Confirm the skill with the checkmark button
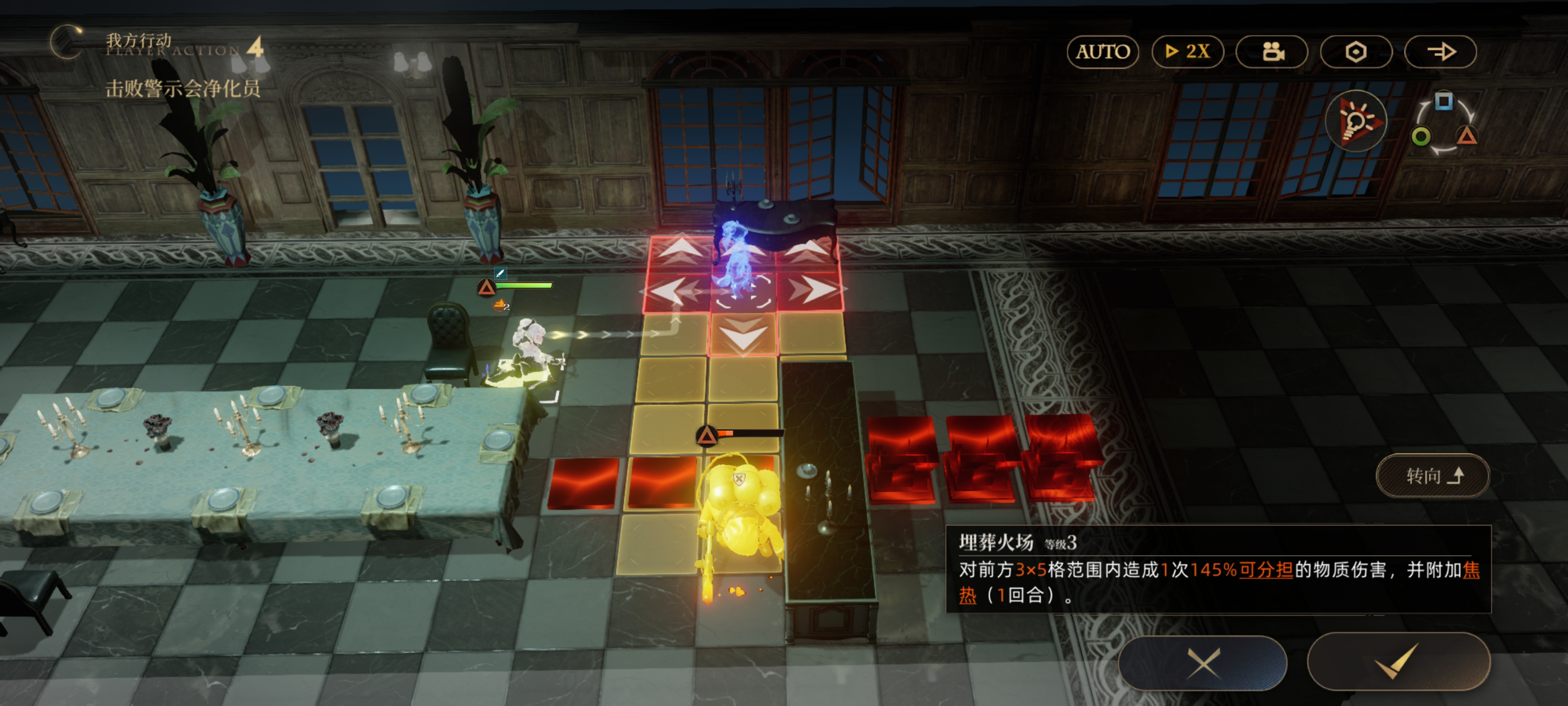 click(1398, 661)
